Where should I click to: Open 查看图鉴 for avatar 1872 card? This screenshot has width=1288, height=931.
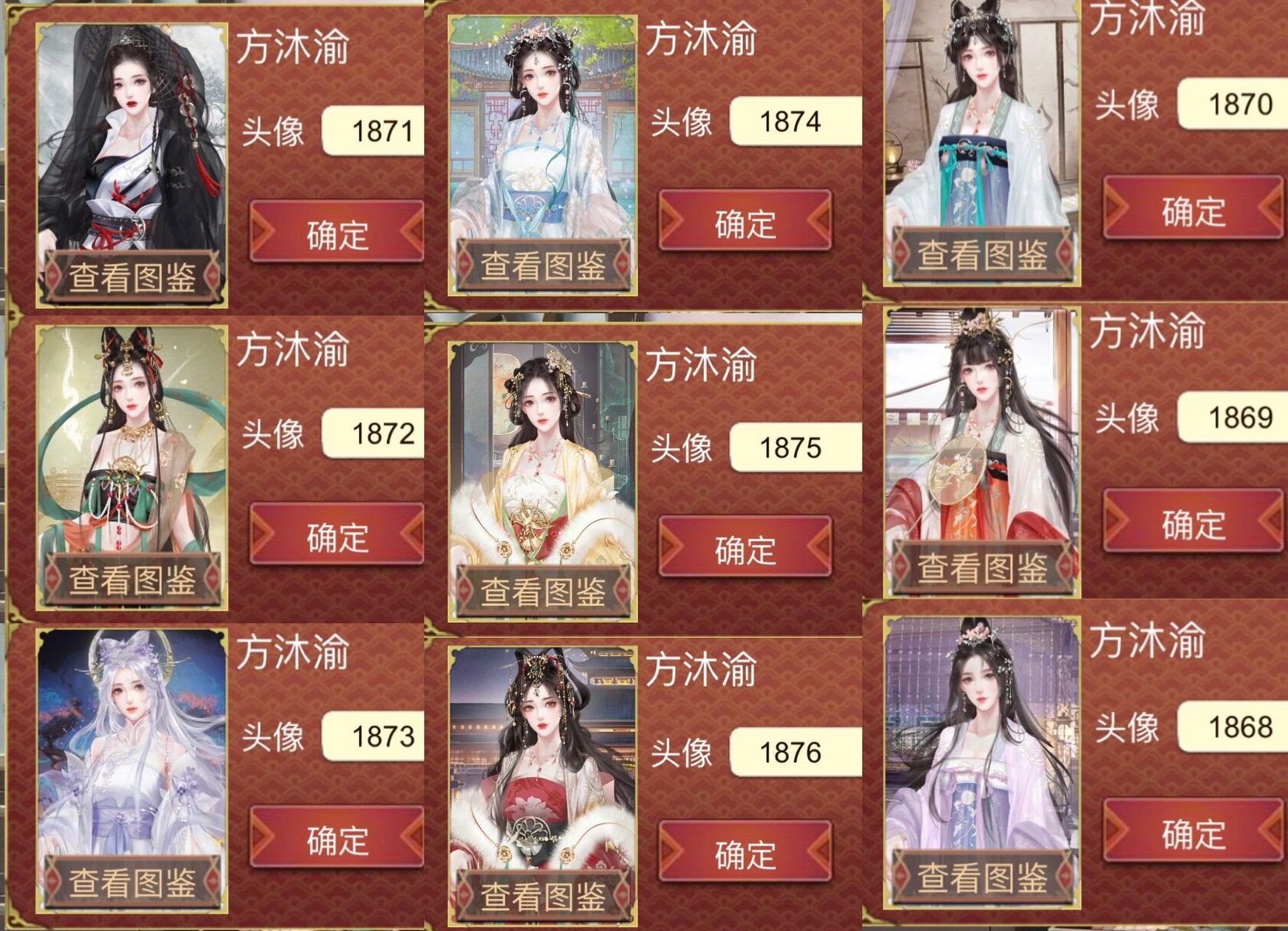coord(132,580)
